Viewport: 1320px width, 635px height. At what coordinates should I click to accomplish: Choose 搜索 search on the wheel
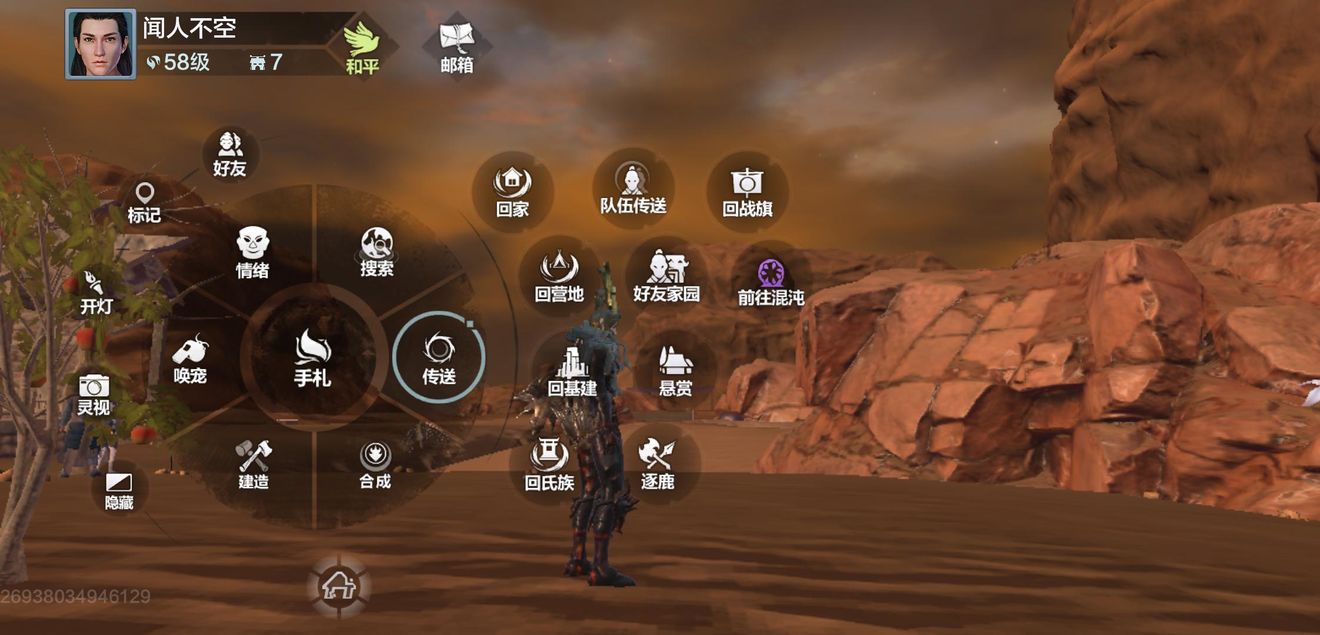pyautogui.click(x=377, y=251)
